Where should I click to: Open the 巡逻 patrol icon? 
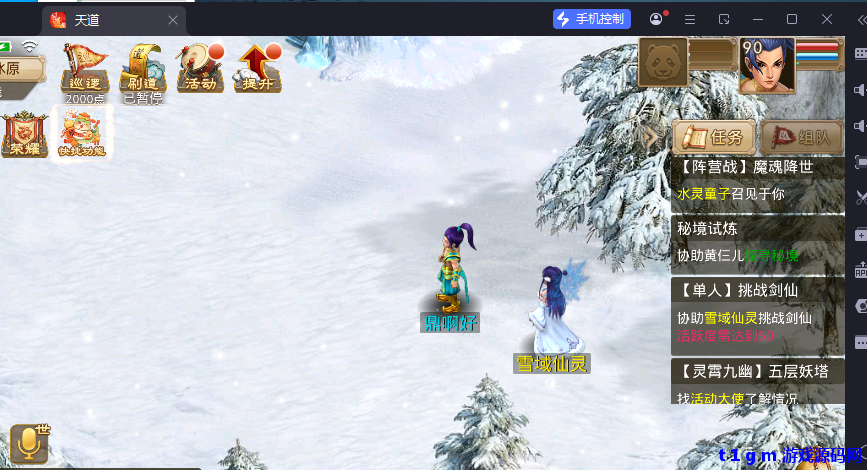click(x=85, y=70)
